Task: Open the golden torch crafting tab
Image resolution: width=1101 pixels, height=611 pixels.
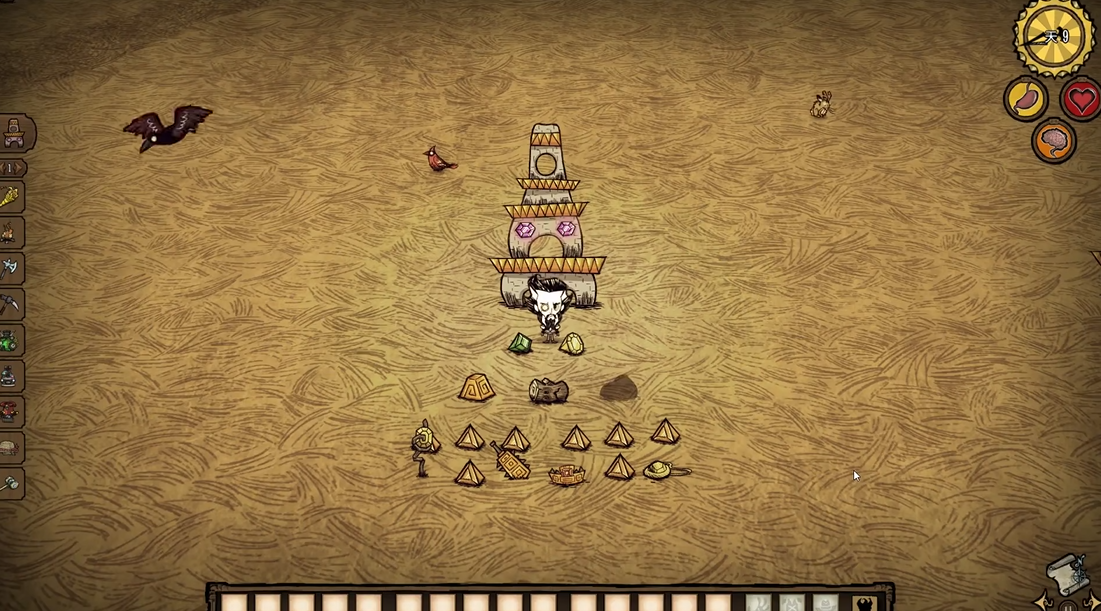Action: [x=10, y=197]
